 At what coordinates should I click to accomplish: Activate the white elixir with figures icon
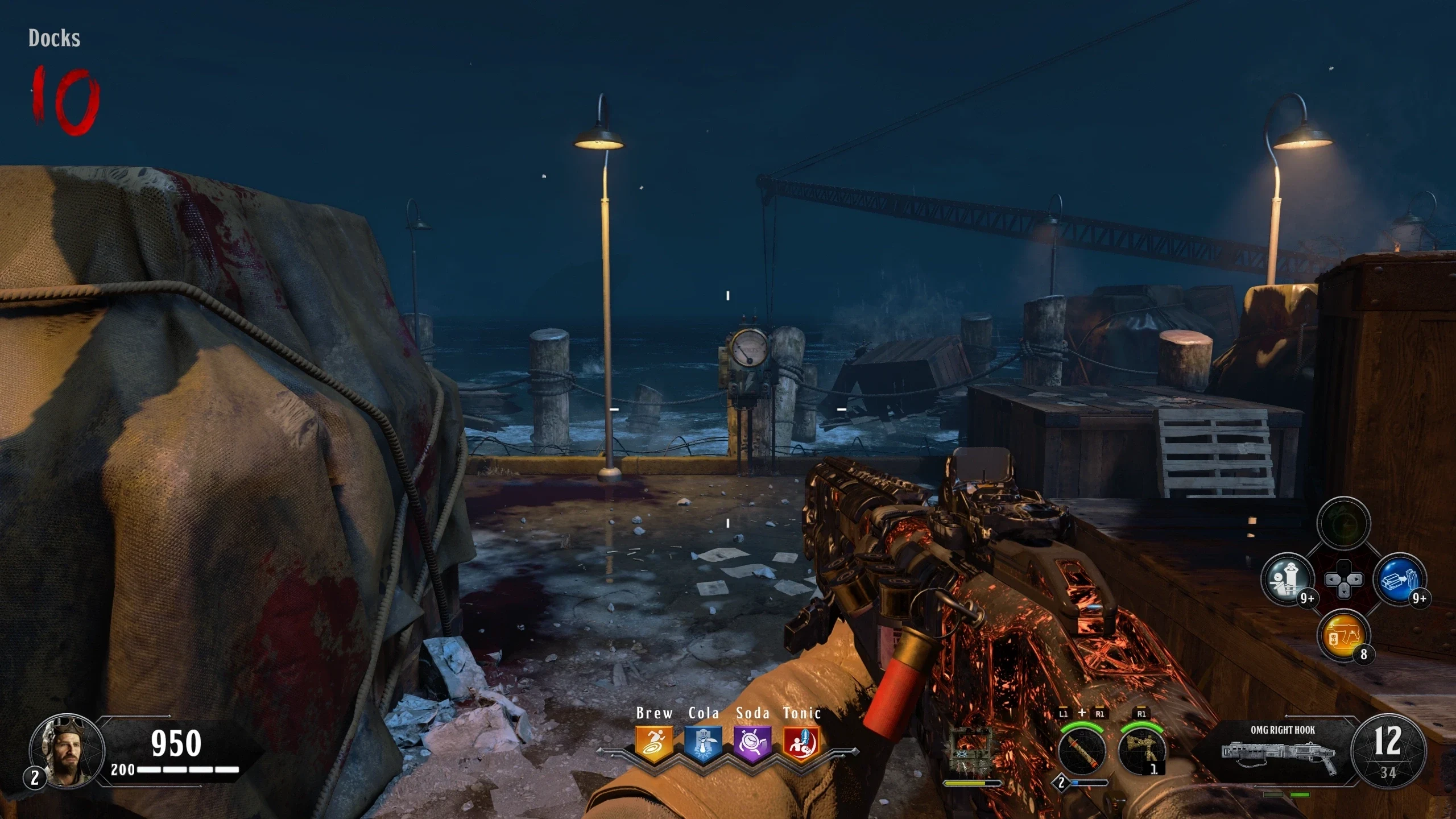(x=1287, y=580)
